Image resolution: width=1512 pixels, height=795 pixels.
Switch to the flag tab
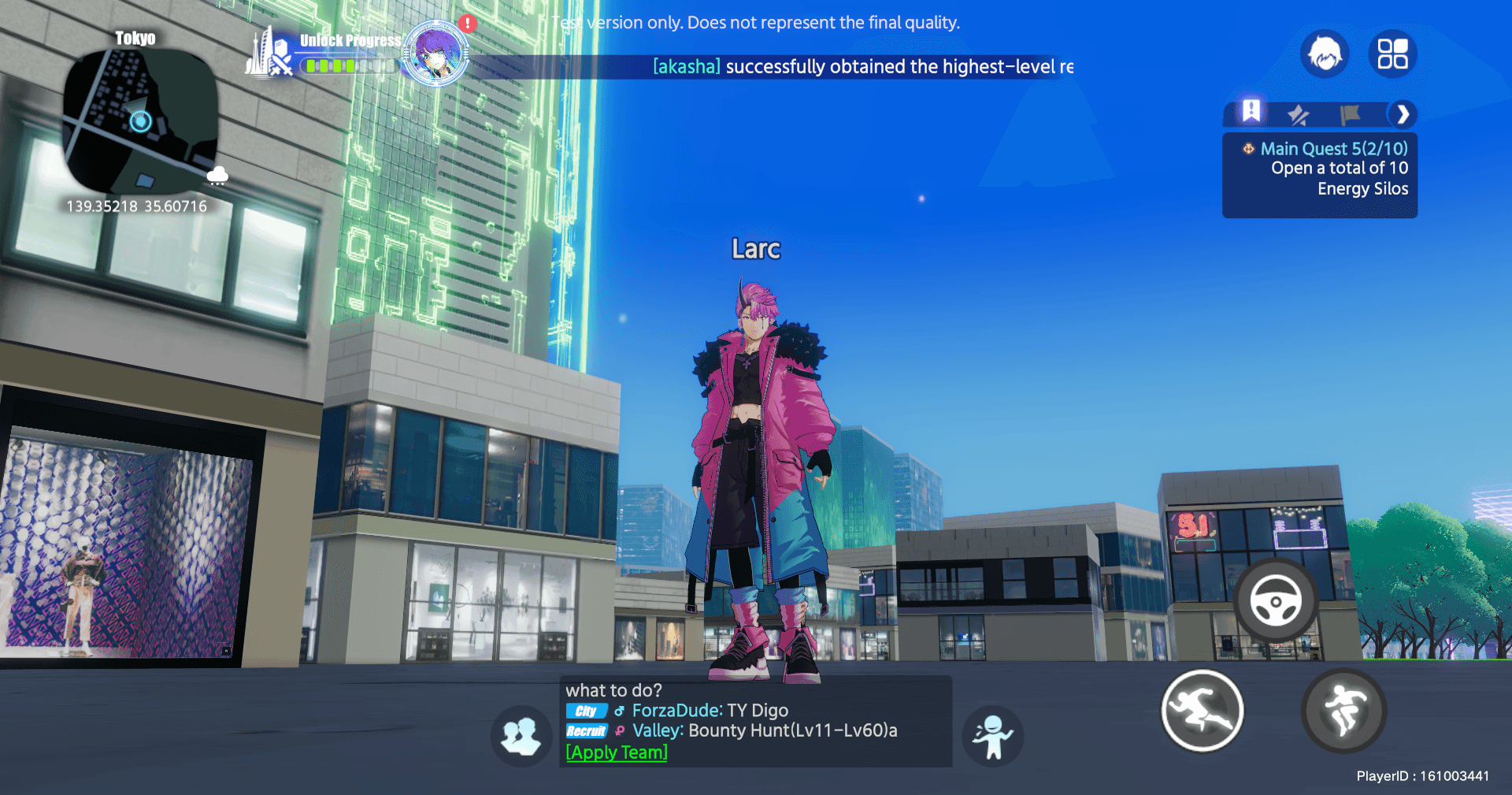1350,115
